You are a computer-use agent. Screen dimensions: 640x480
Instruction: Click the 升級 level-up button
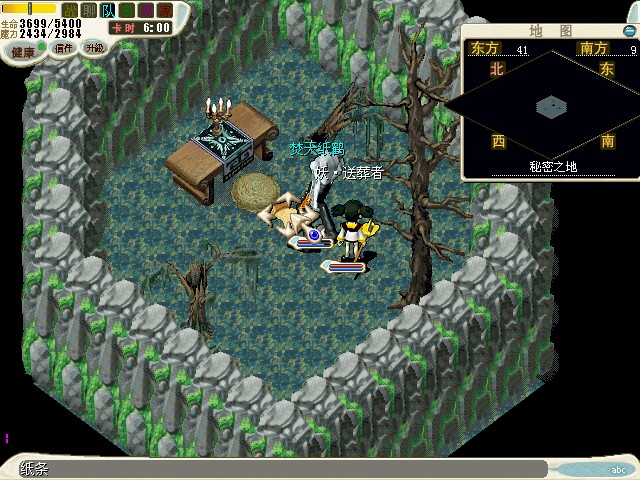pos(93,47)
